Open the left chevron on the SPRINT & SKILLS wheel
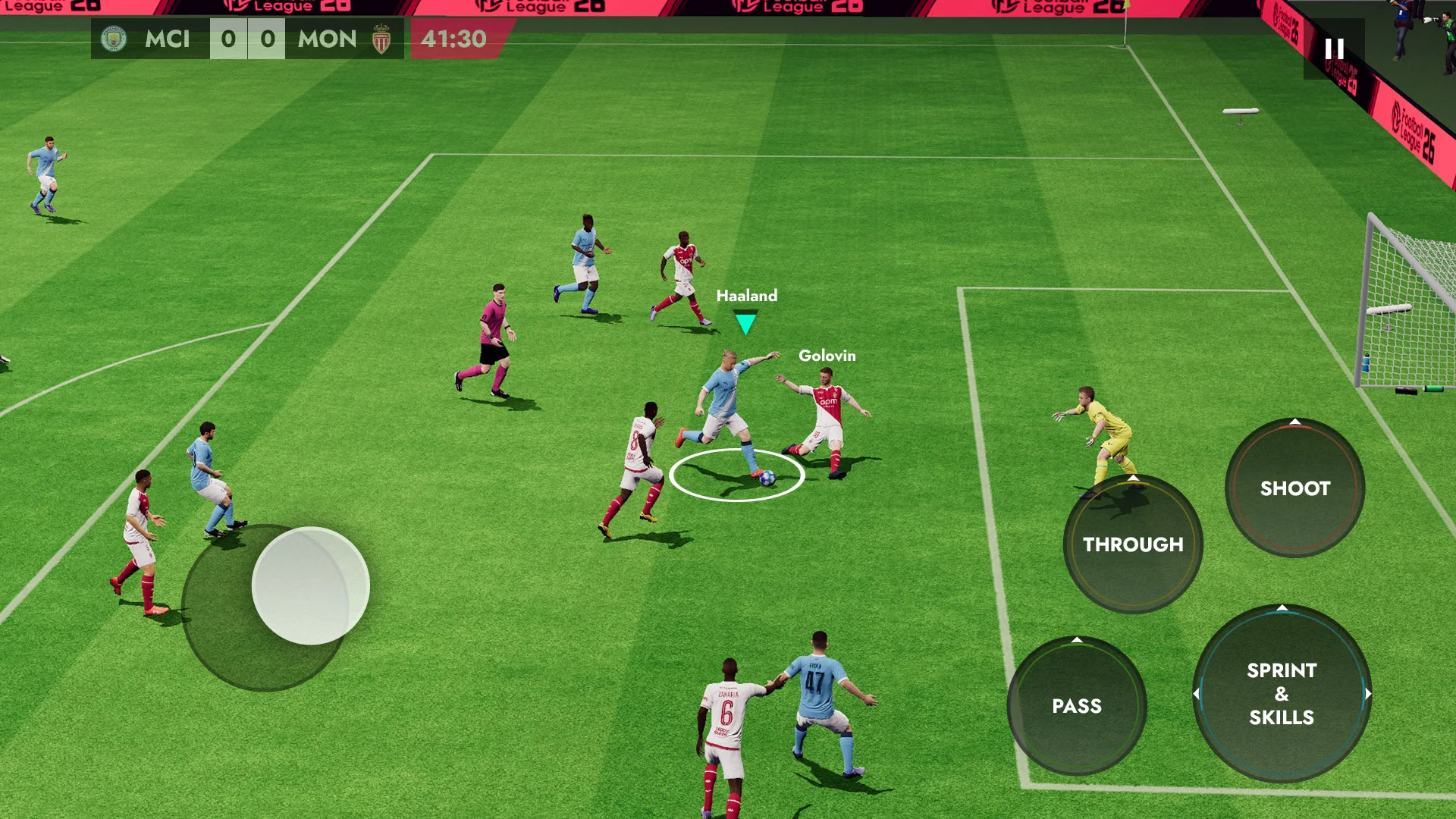The height and width of the screenshot is (819, 1456). (1196, 692)
